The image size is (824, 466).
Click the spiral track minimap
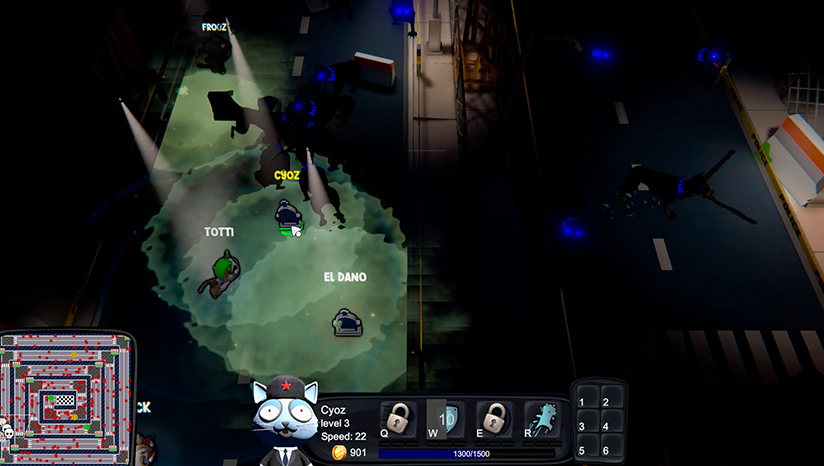(x=66, y=398)
